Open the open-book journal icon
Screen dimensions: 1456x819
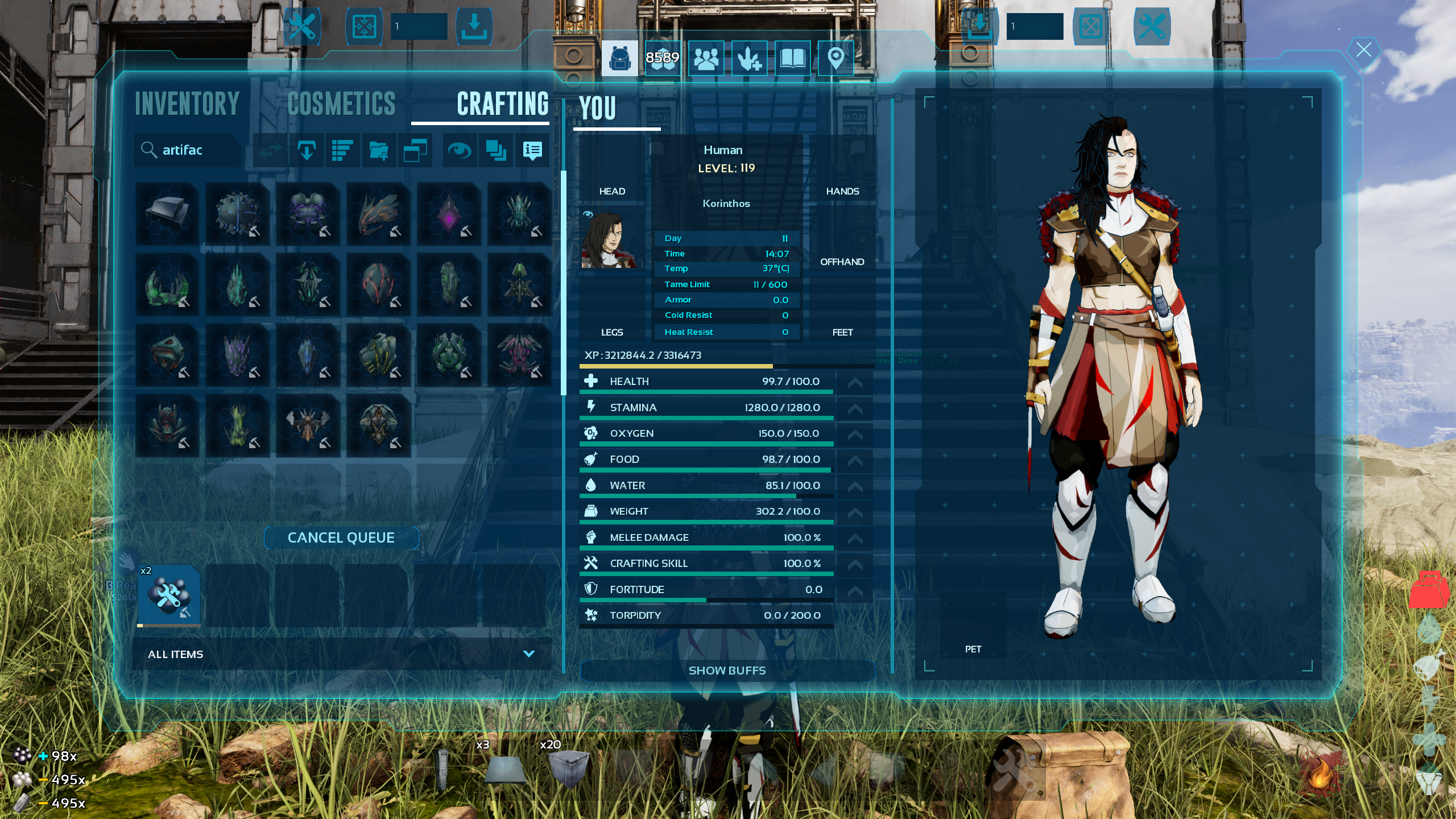792,58
